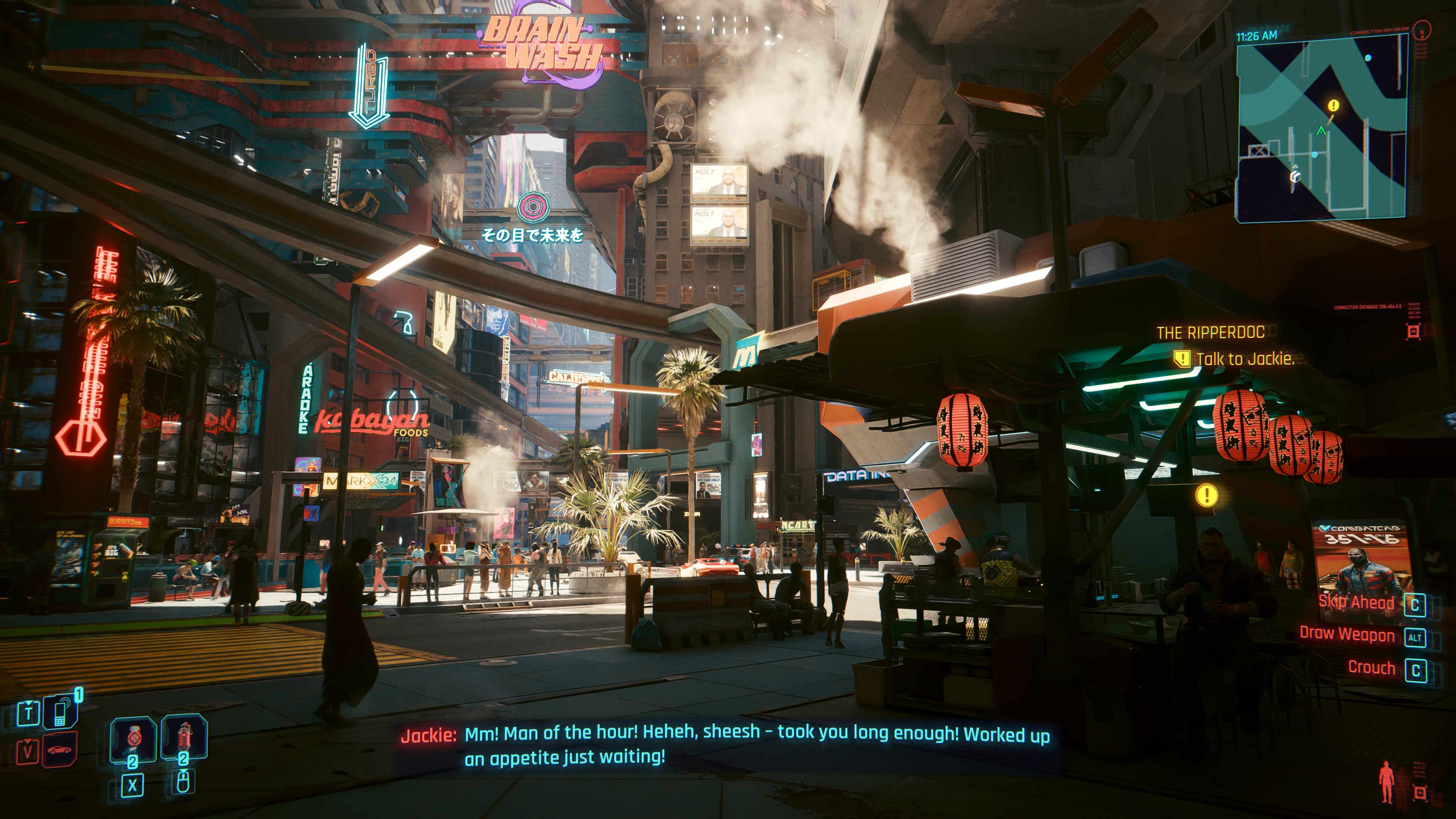Select The Ripperdoc quest title
Viewport: 1456px width, 819px height.
[x=1210, y=333]
